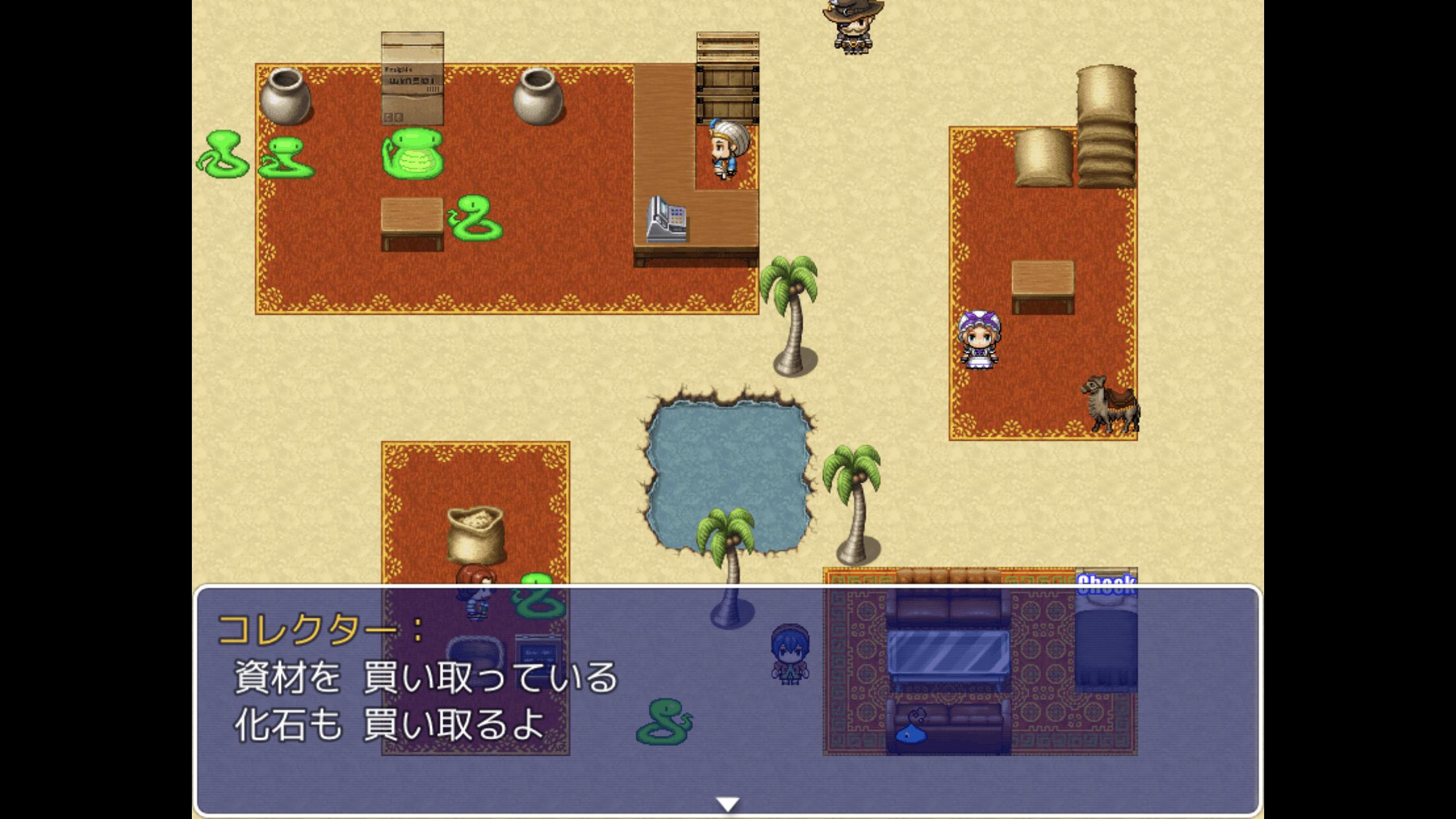Click the sack of grain on the lower carpet
The width and height of the screenshot is (1456, 819).
[477, 534]
